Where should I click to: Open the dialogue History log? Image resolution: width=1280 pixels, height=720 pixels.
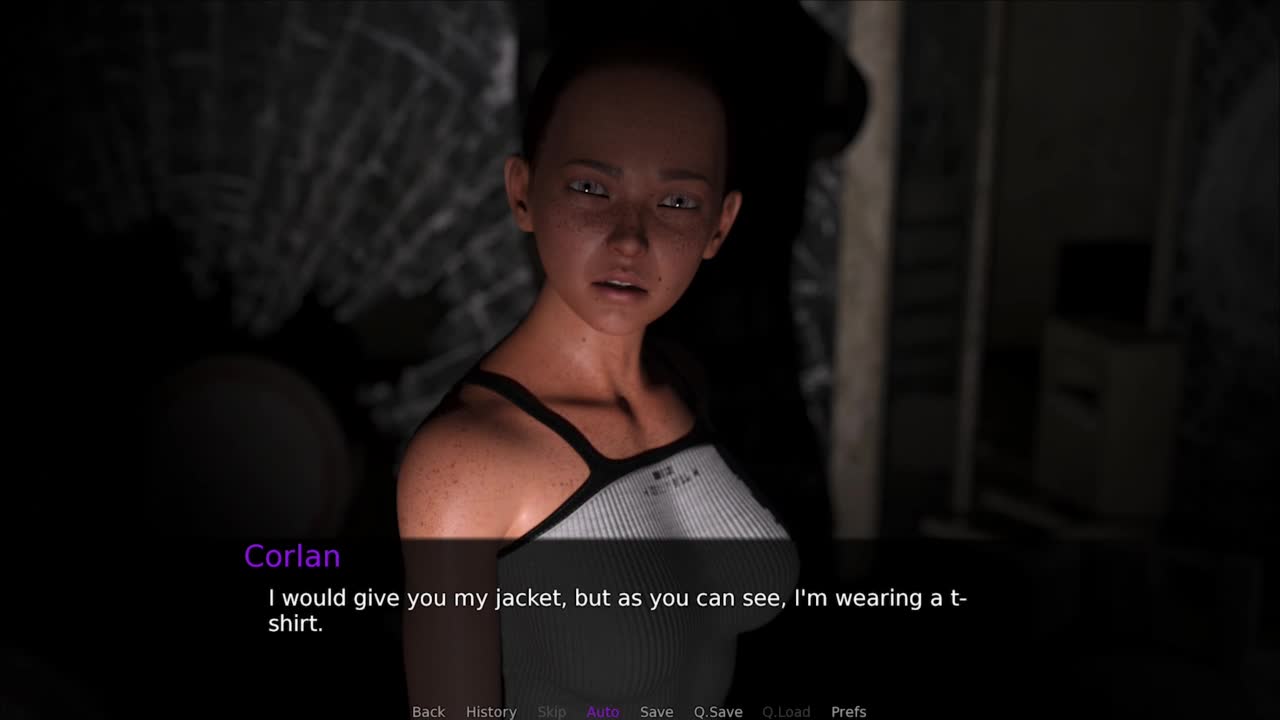coord(491,711)
